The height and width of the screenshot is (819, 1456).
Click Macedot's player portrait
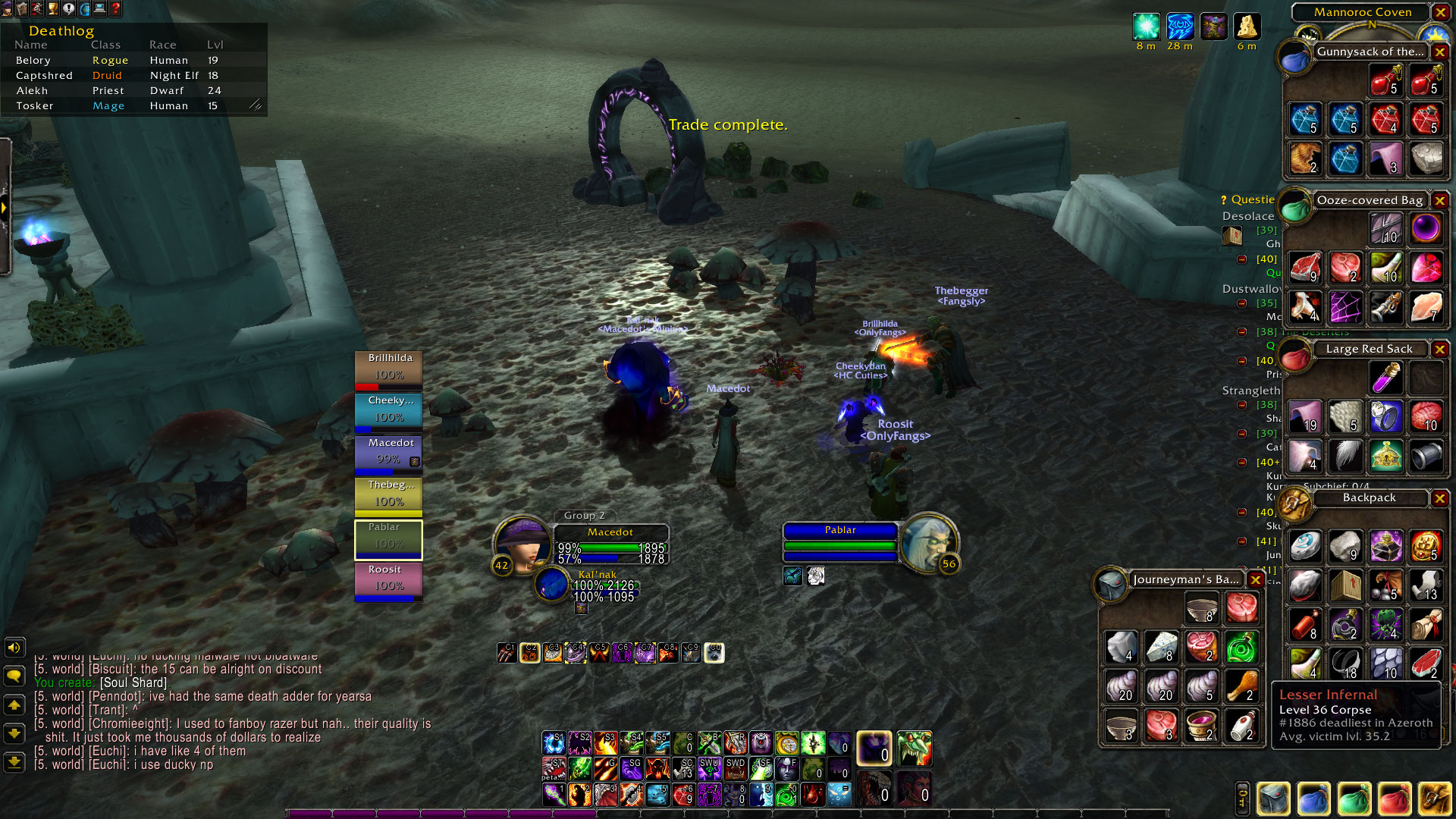(x=522, y=543)
